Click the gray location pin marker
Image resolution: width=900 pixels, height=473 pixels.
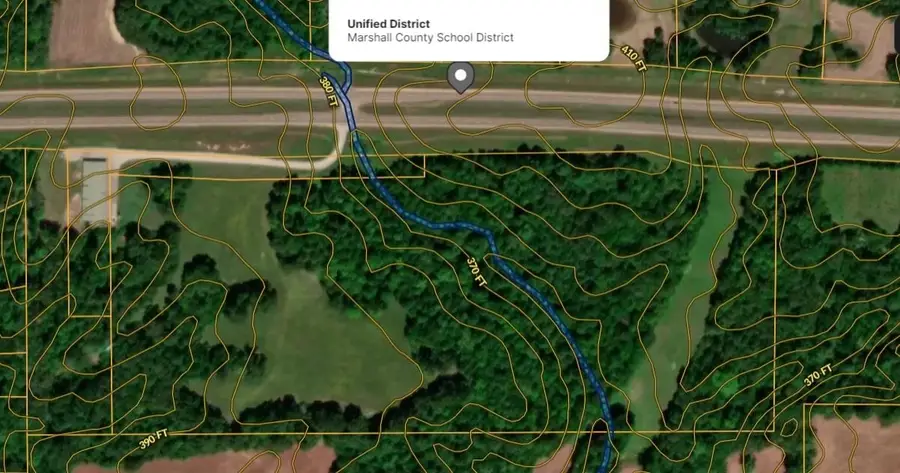pyautogui.click(x=460, y=77)
